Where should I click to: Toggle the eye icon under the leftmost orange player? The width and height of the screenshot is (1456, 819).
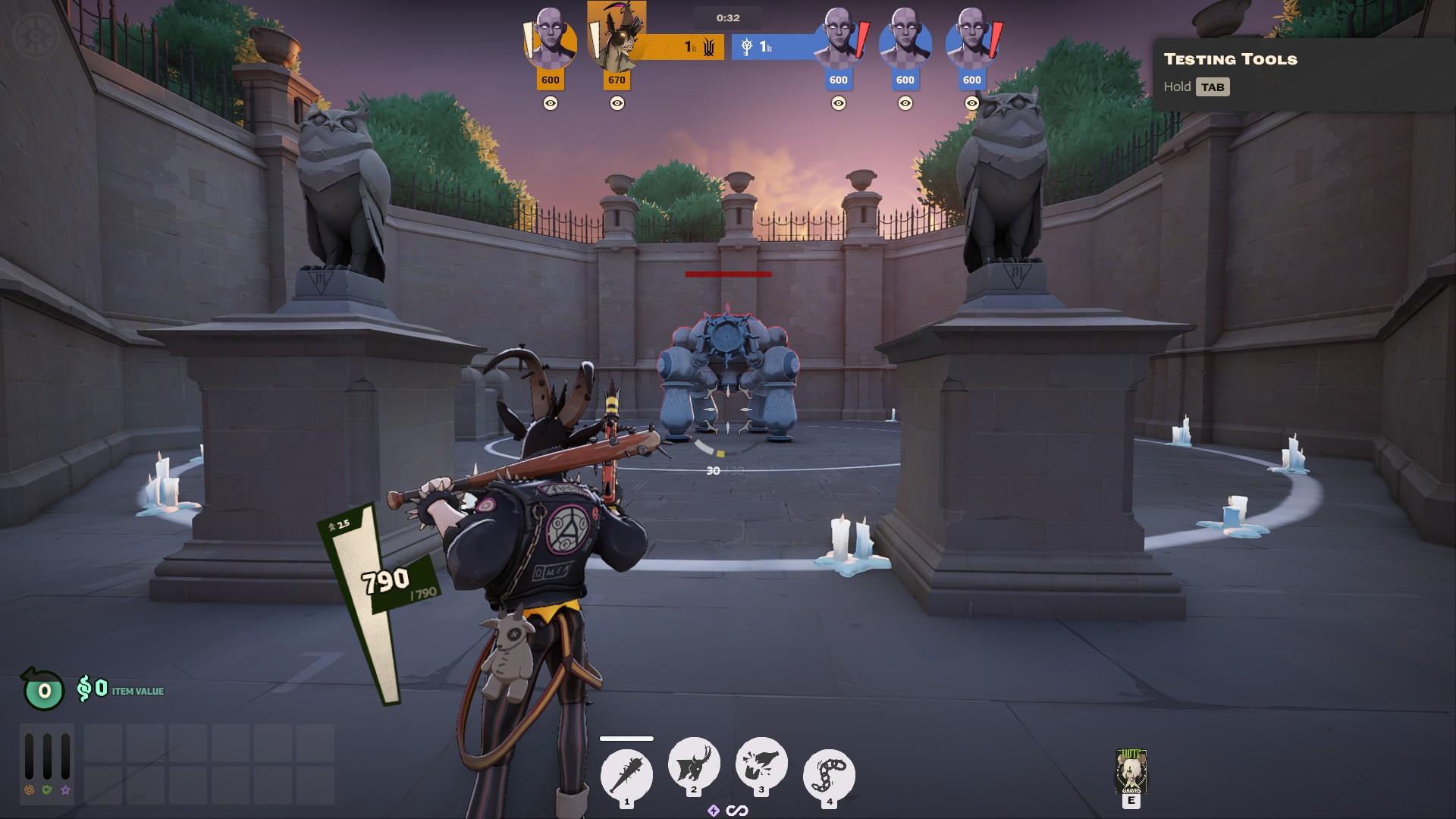550,103
